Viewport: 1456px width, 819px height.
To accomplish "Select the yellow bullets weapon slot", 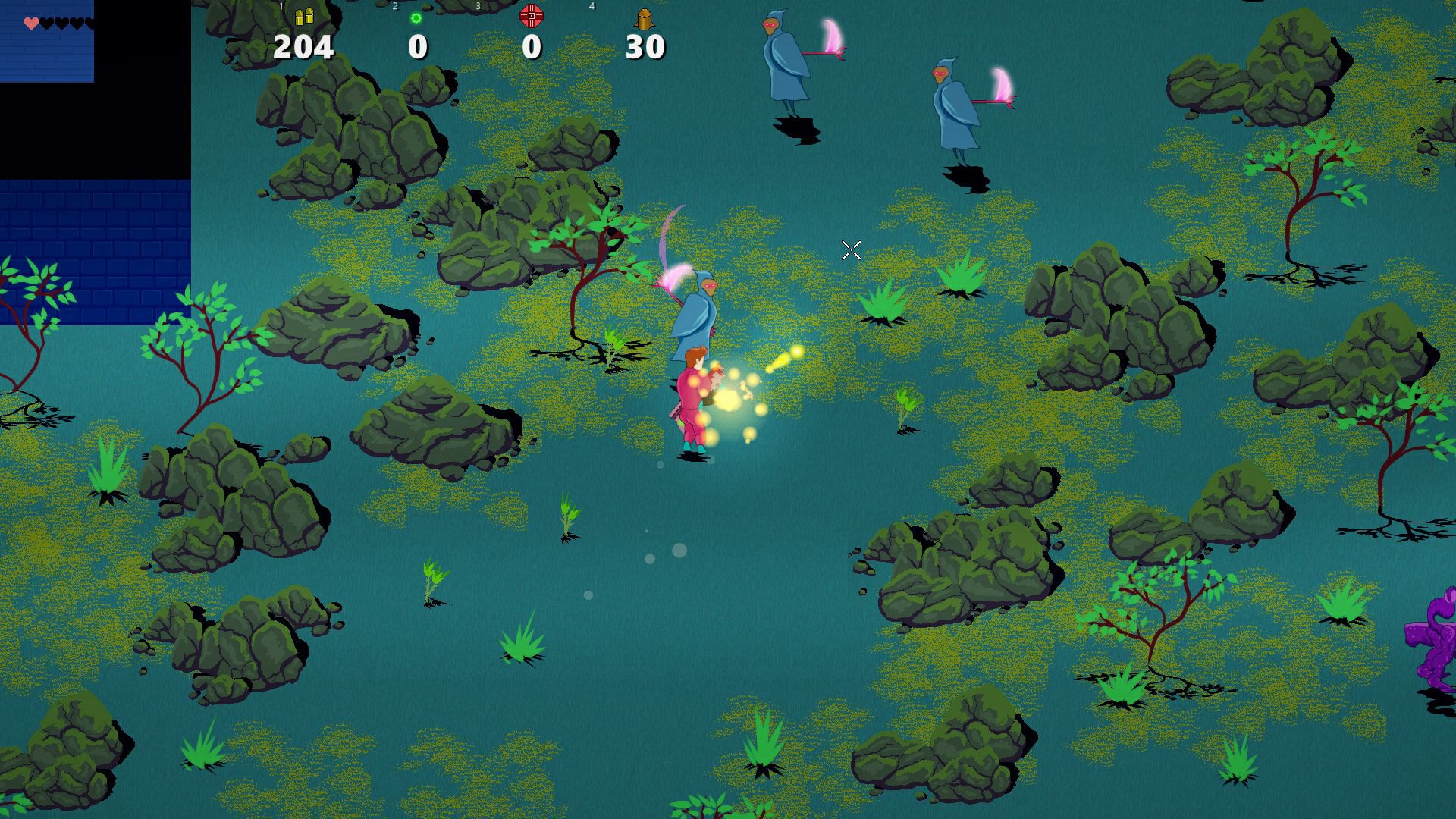I will [304, 17].
